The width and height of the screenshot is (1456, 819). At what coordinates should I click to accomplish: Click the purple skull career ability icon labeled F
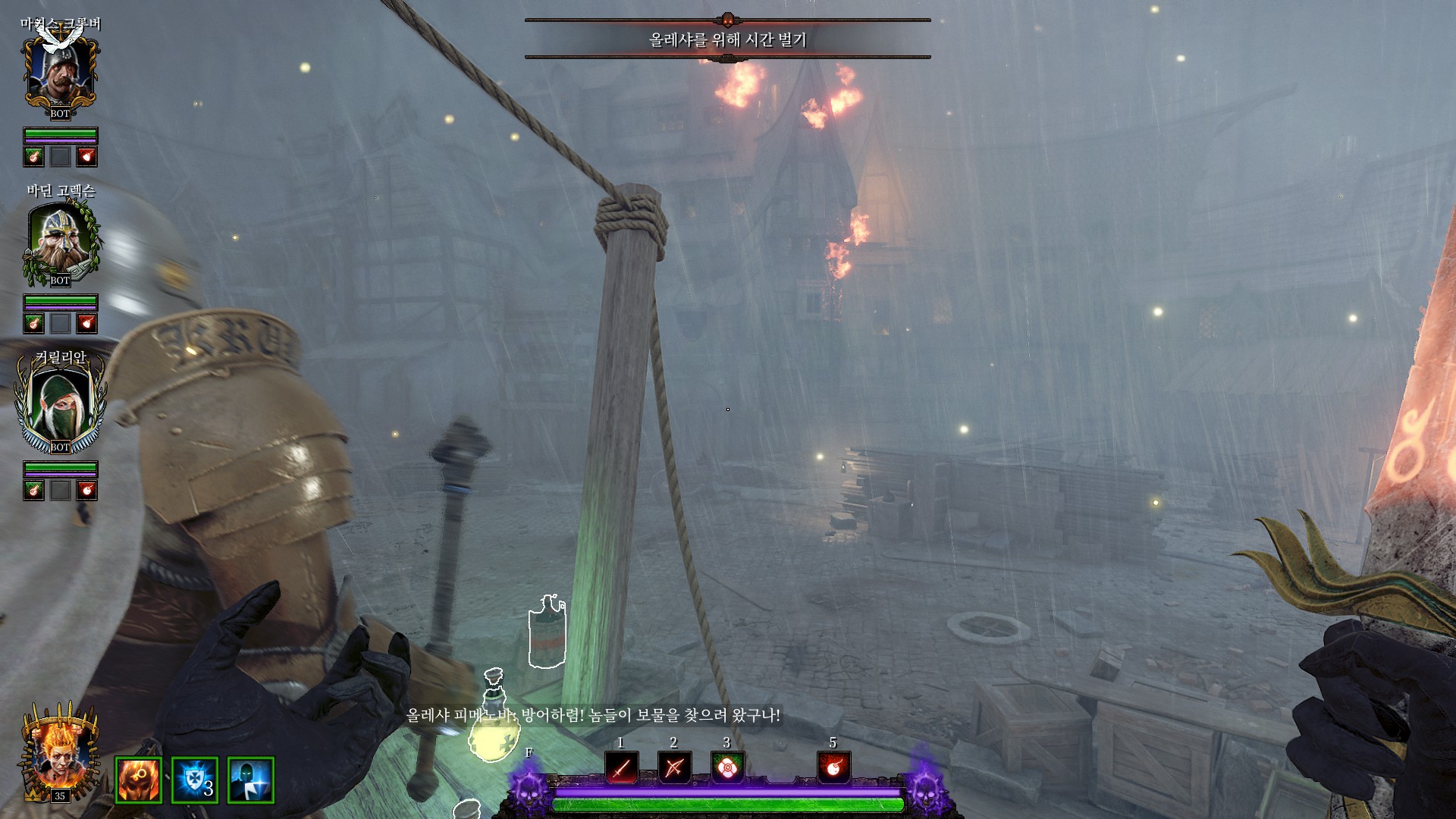point(529,786)
